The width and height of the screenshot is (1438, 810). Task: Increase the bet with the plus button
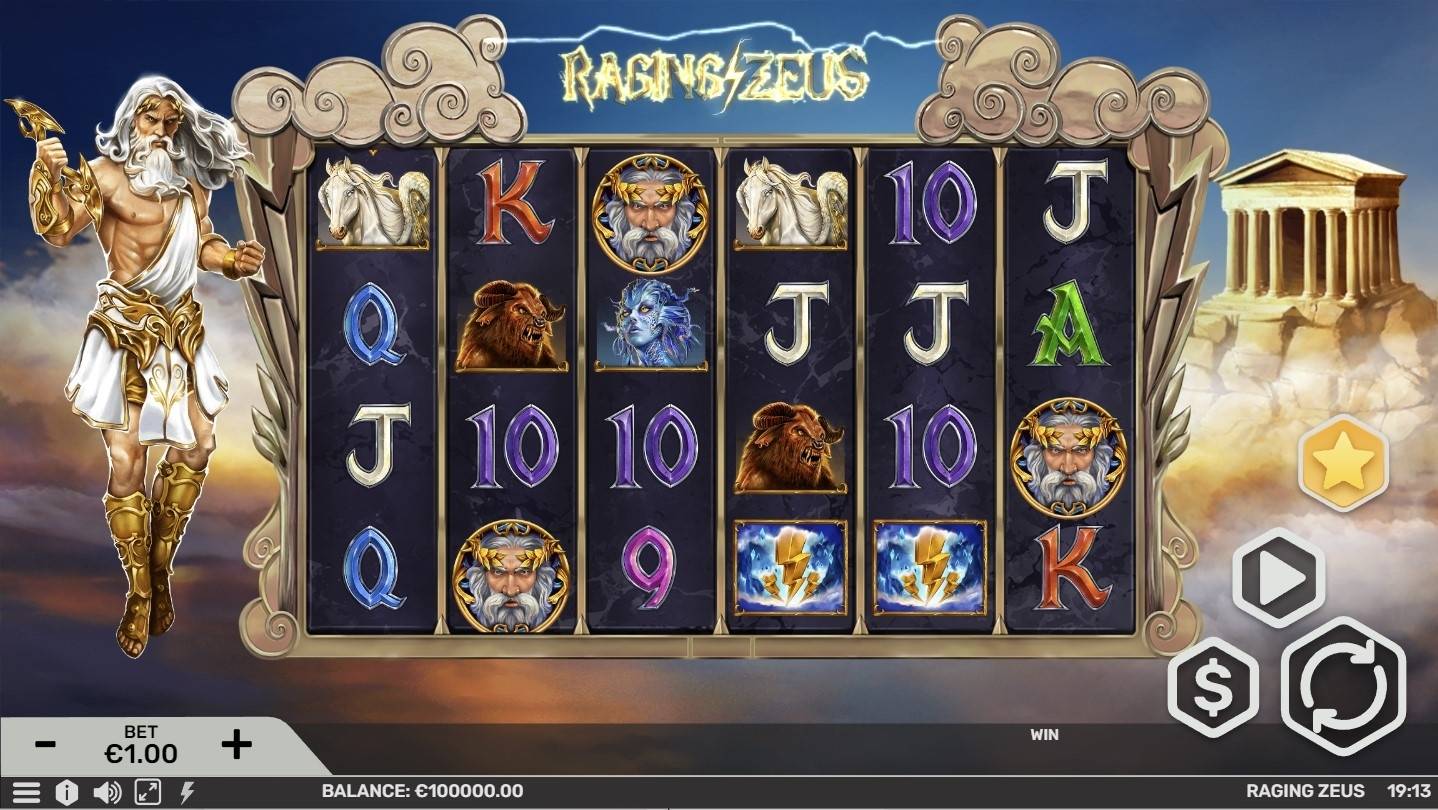coord(235,742)
